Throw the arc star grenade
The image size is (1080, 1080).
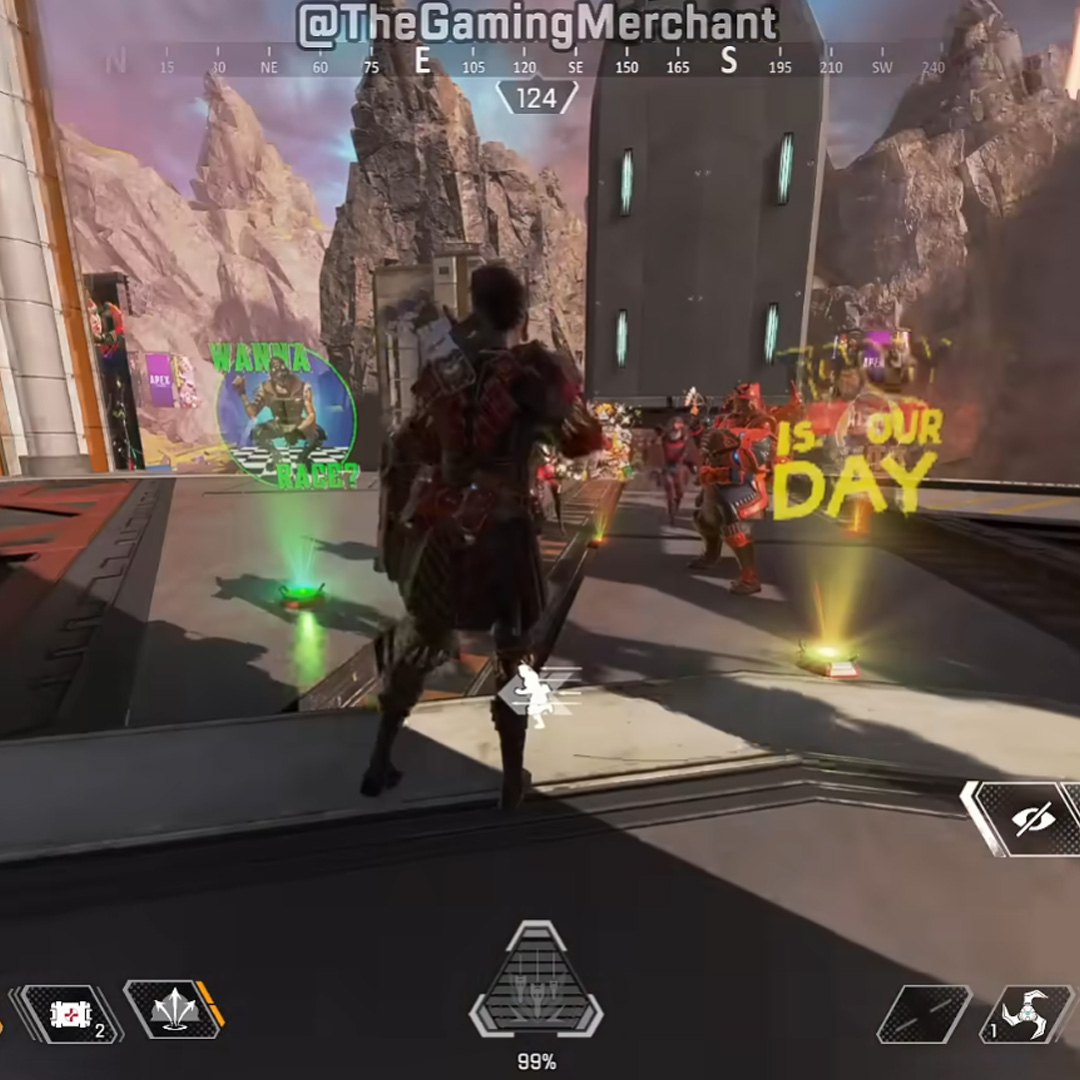tap(1027, 1014)
